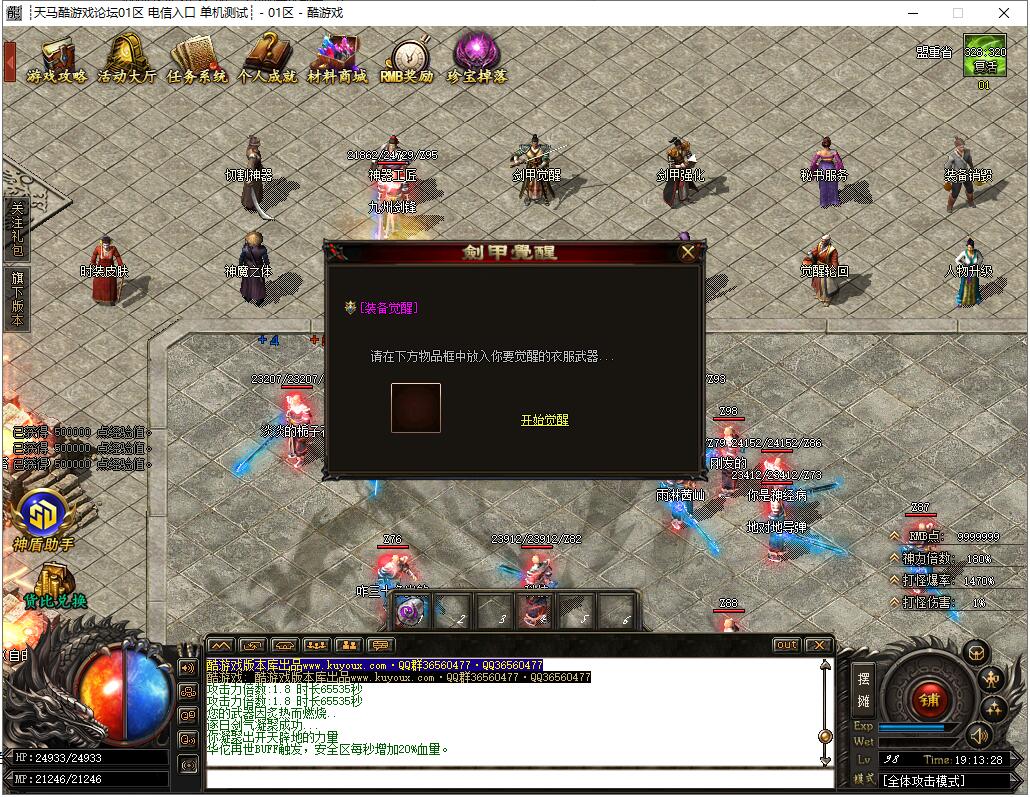Close the chat panel with X
The image size is (1030, 797).
point(818,645)
